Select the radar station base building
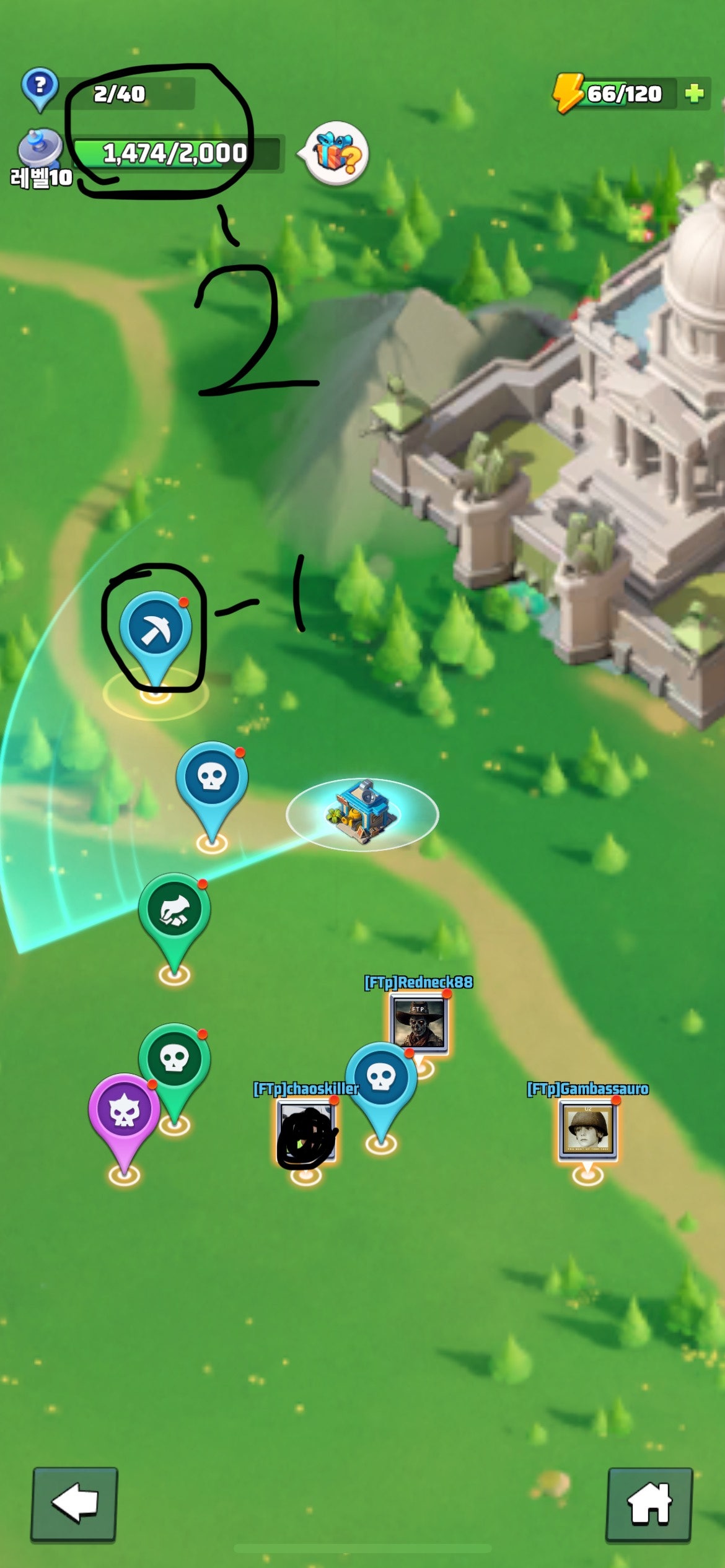 (x=362, y=811)
